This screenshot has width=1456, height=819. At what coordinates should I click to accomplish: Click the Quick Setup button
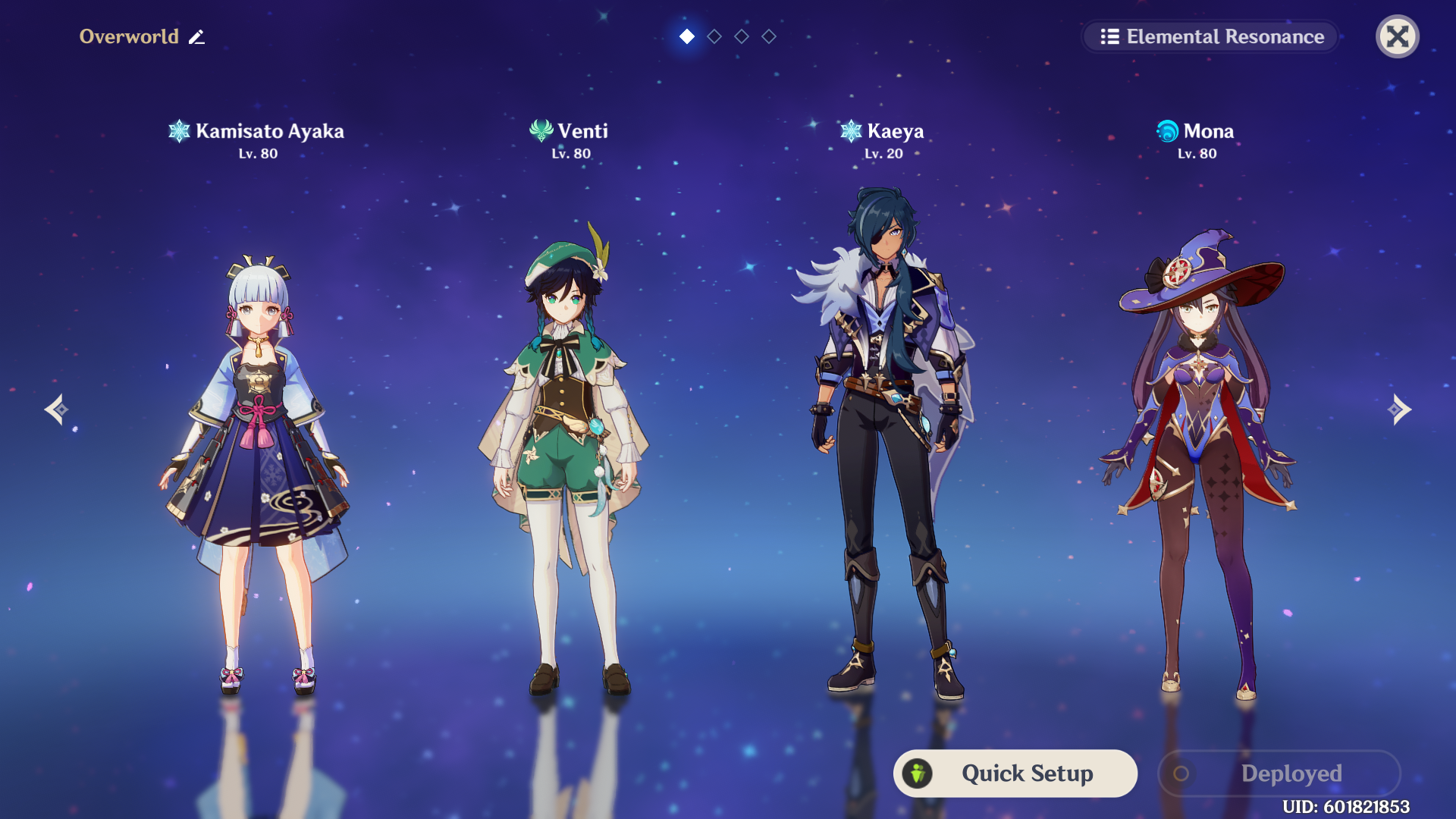tap(1015, 773)
